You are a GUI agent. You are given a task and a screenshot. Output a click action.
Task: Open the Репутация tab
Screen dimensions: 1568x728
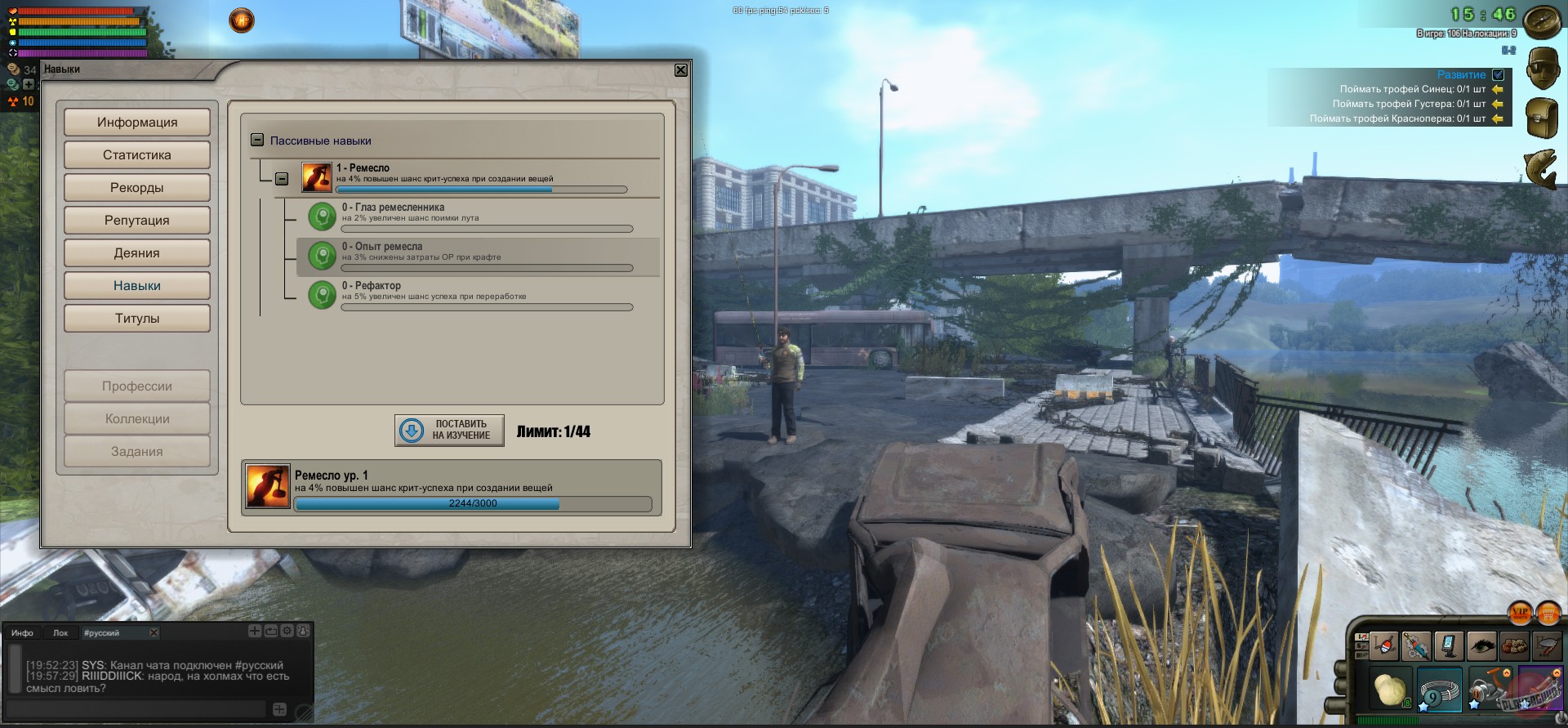coord(136,220)
